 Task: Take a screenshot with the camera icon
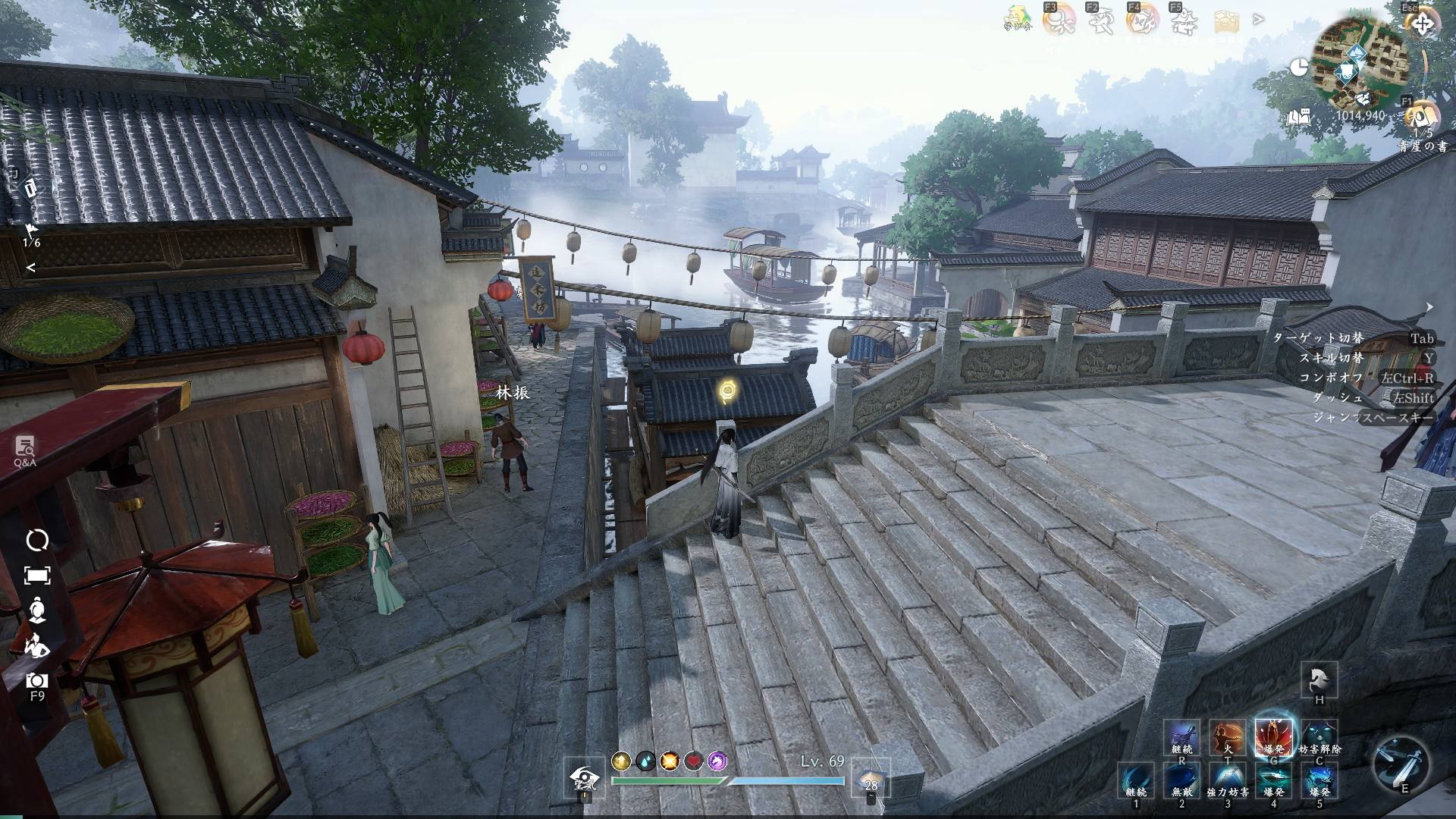[x=36, y=680]
